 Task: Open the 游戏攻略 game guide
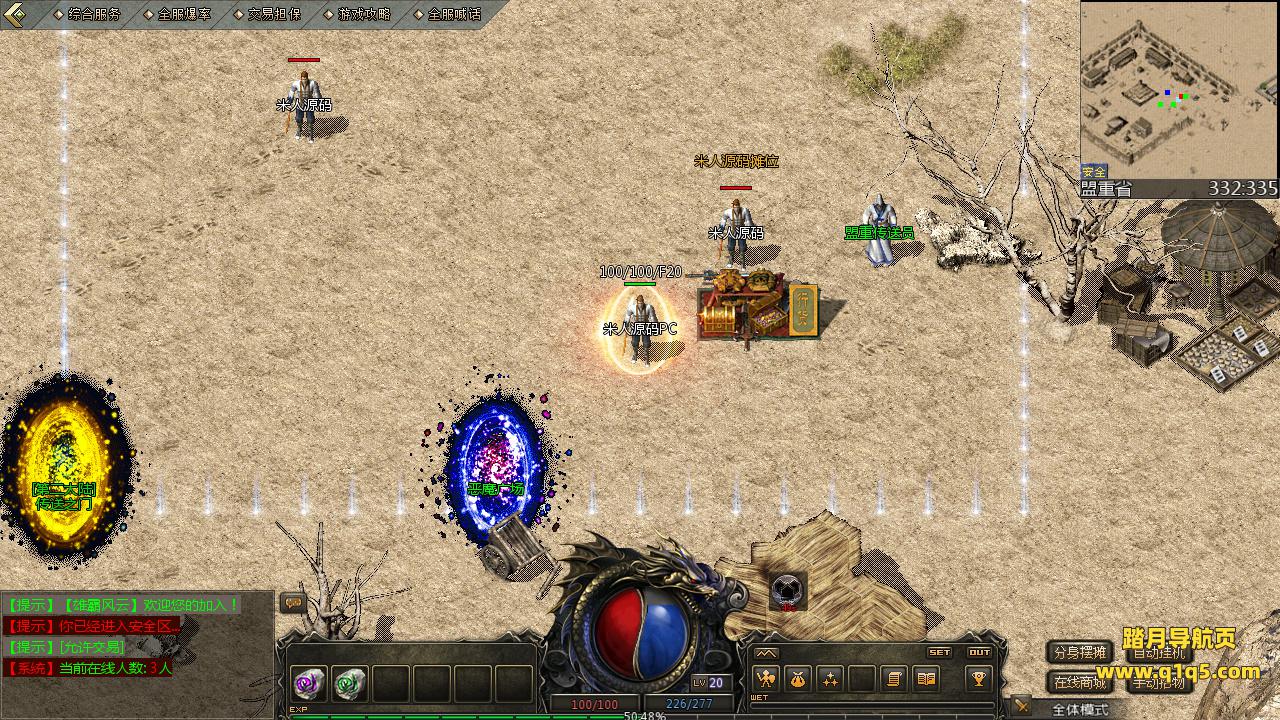[x=363, y=14]
